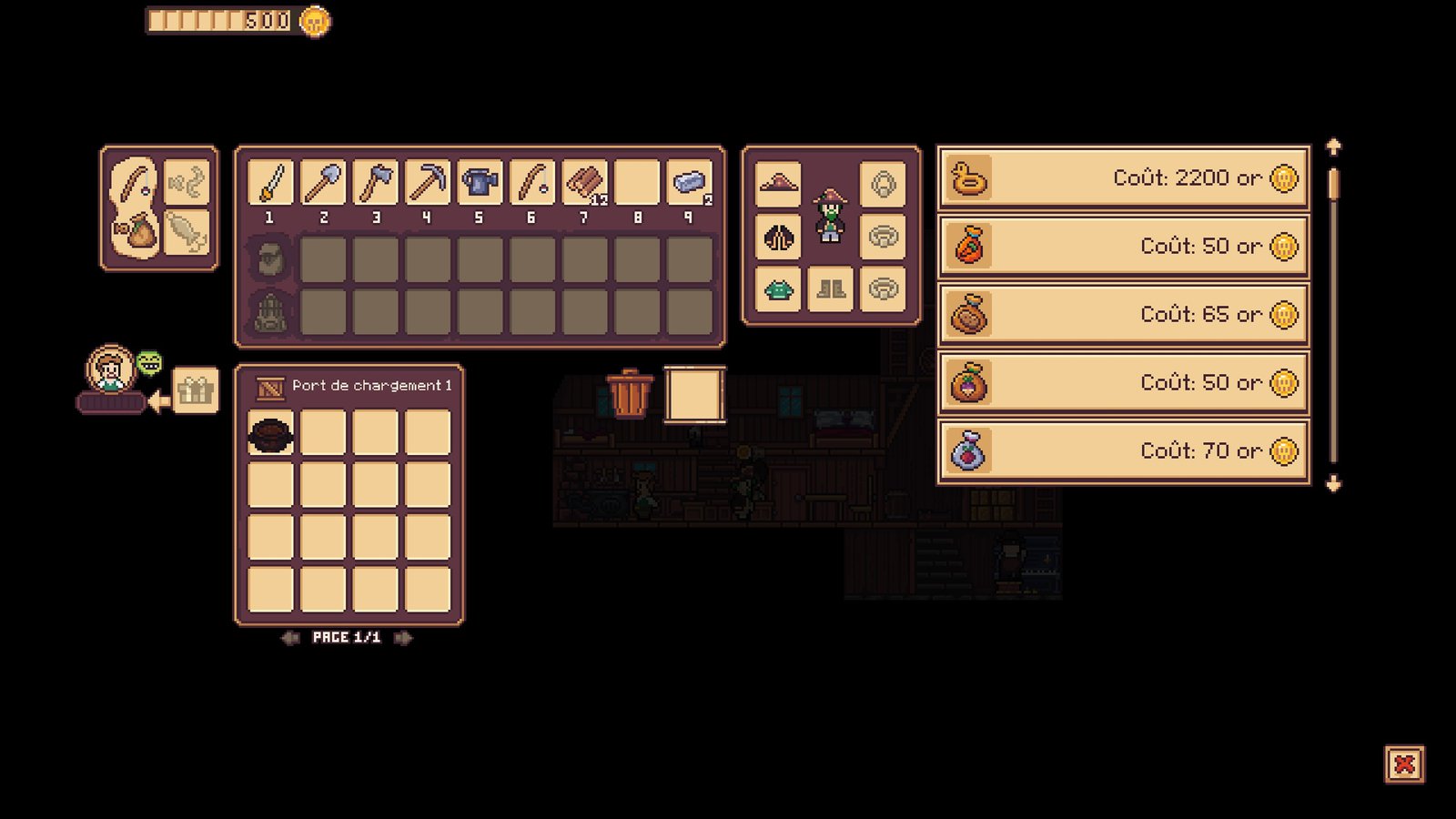The image size is (1456, 819).
Task: Select the blue watering can slot
Action: tap(480, 183)
